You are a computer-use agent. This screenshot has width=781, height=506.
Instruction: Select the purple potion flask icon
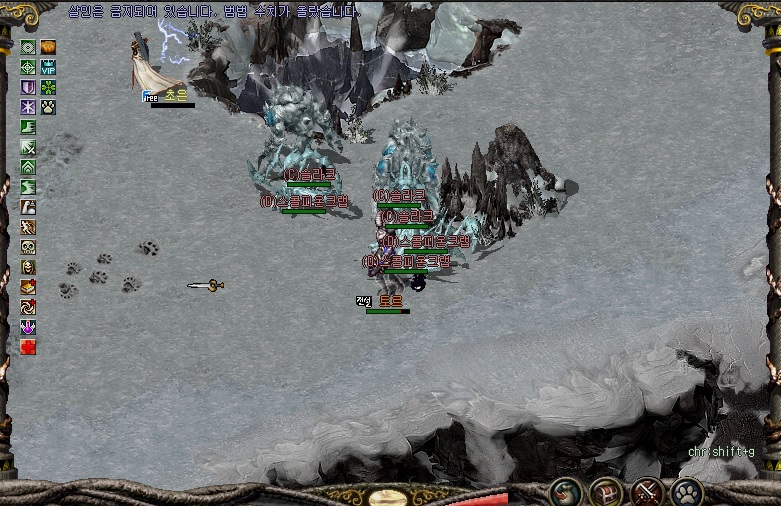tap(28, 327)
